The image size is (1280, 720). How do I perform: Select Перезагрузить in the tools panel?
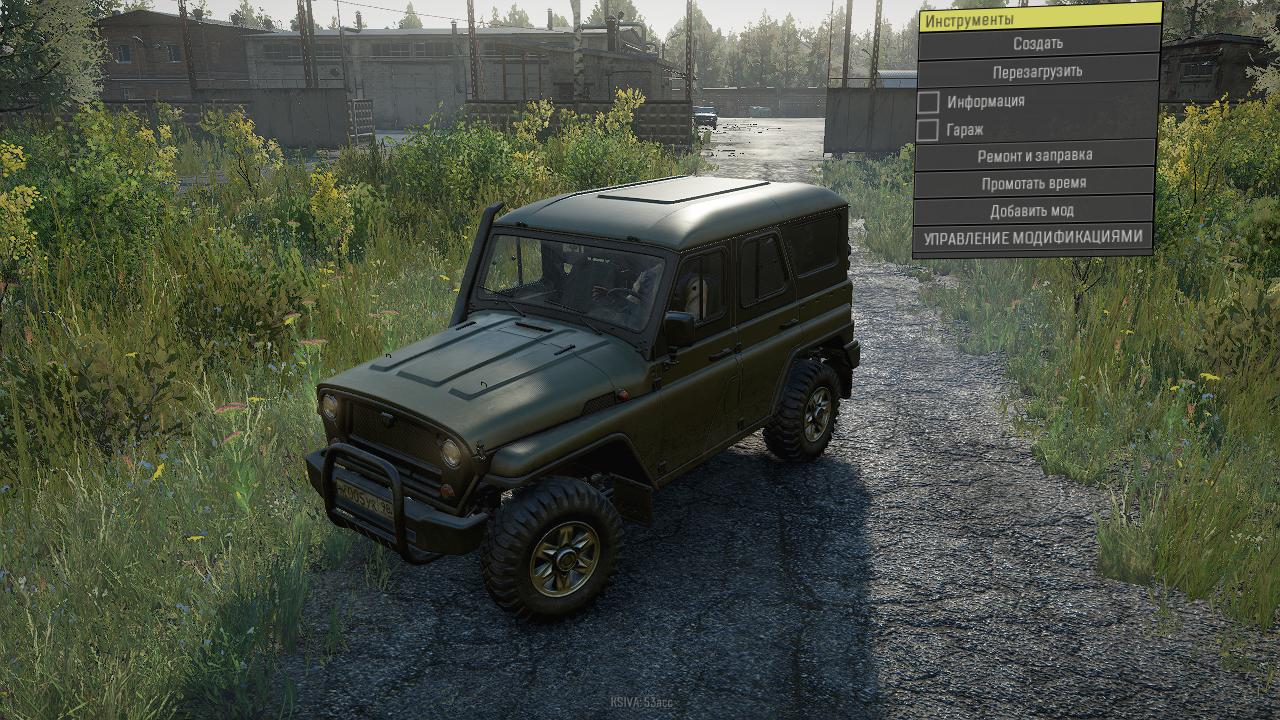pyautogui.click(x=1037, y=72)
